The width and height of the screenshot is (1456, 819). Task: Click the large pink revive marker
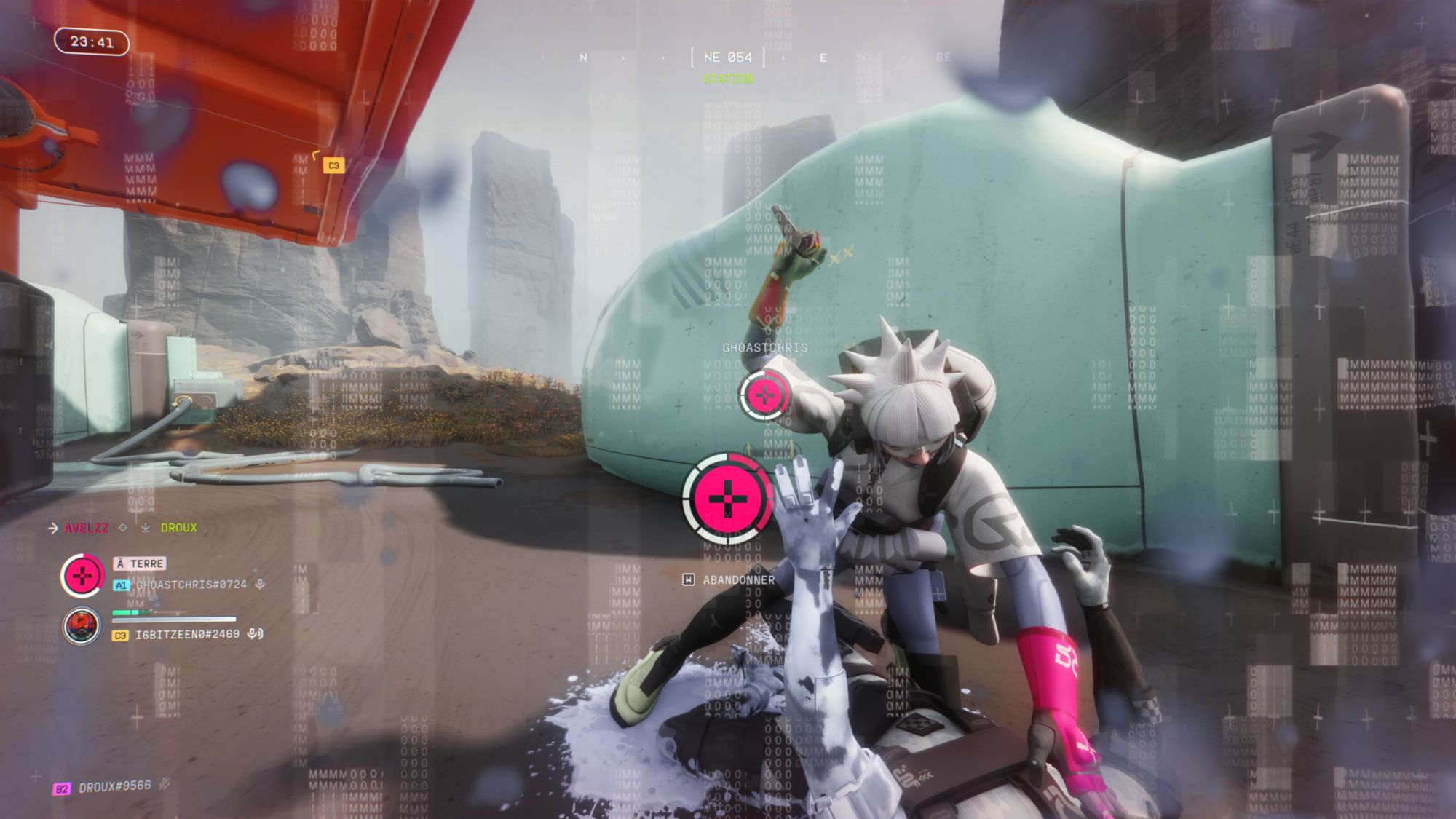coord(727,499)
